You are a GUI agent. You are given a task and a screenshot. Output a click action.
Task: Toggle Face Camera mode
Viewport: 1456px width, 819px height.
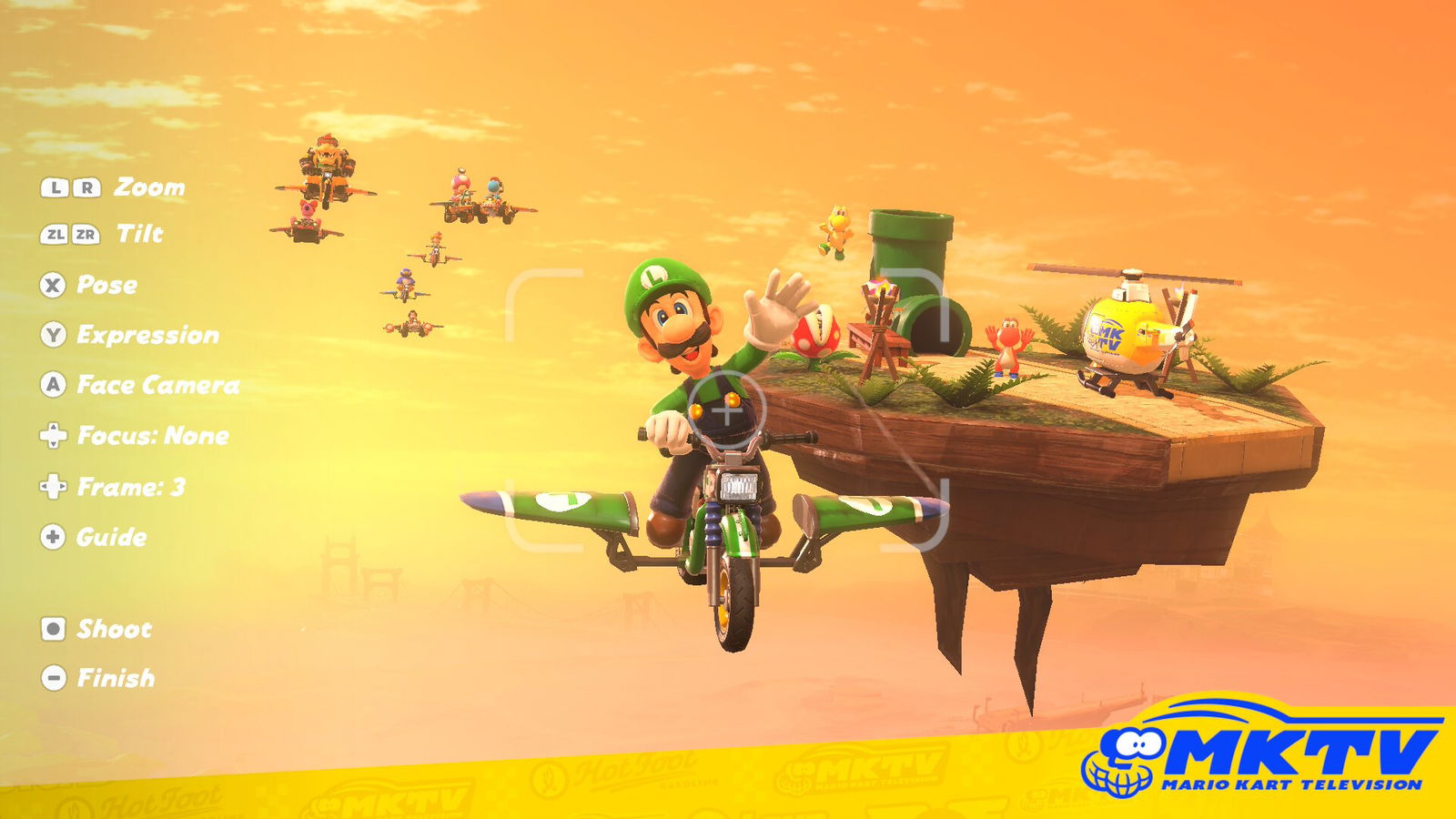tap(159, 385)
